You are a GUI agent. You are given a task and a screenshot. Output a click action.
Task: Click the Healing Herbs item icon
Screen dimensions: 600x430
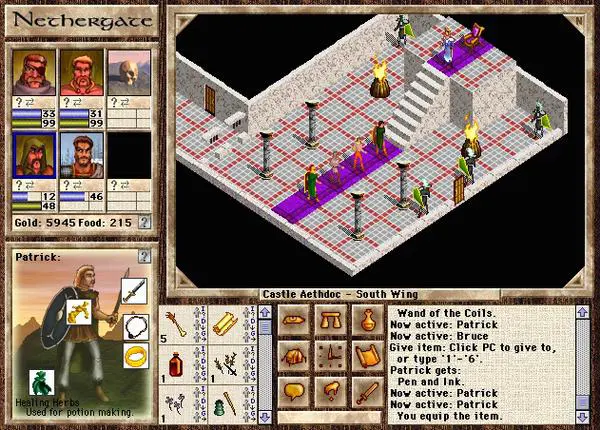click(39, 380)
